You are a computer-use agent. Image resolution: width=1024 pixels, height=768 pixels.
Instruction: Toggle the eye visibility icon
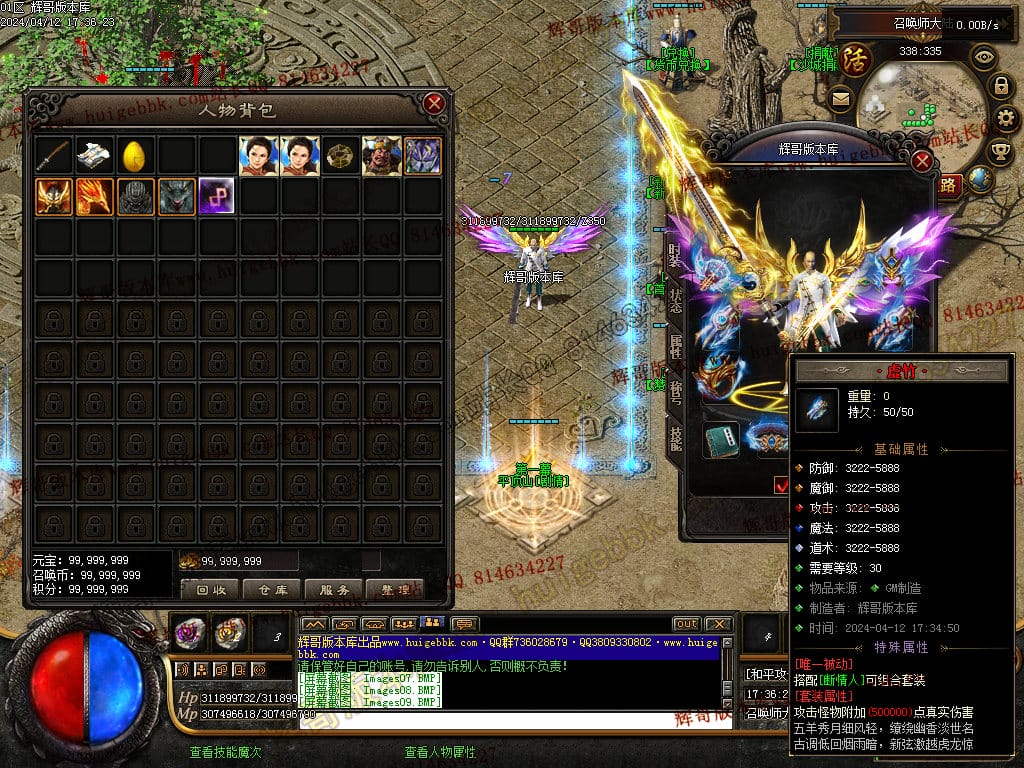[x=984, y=57]
